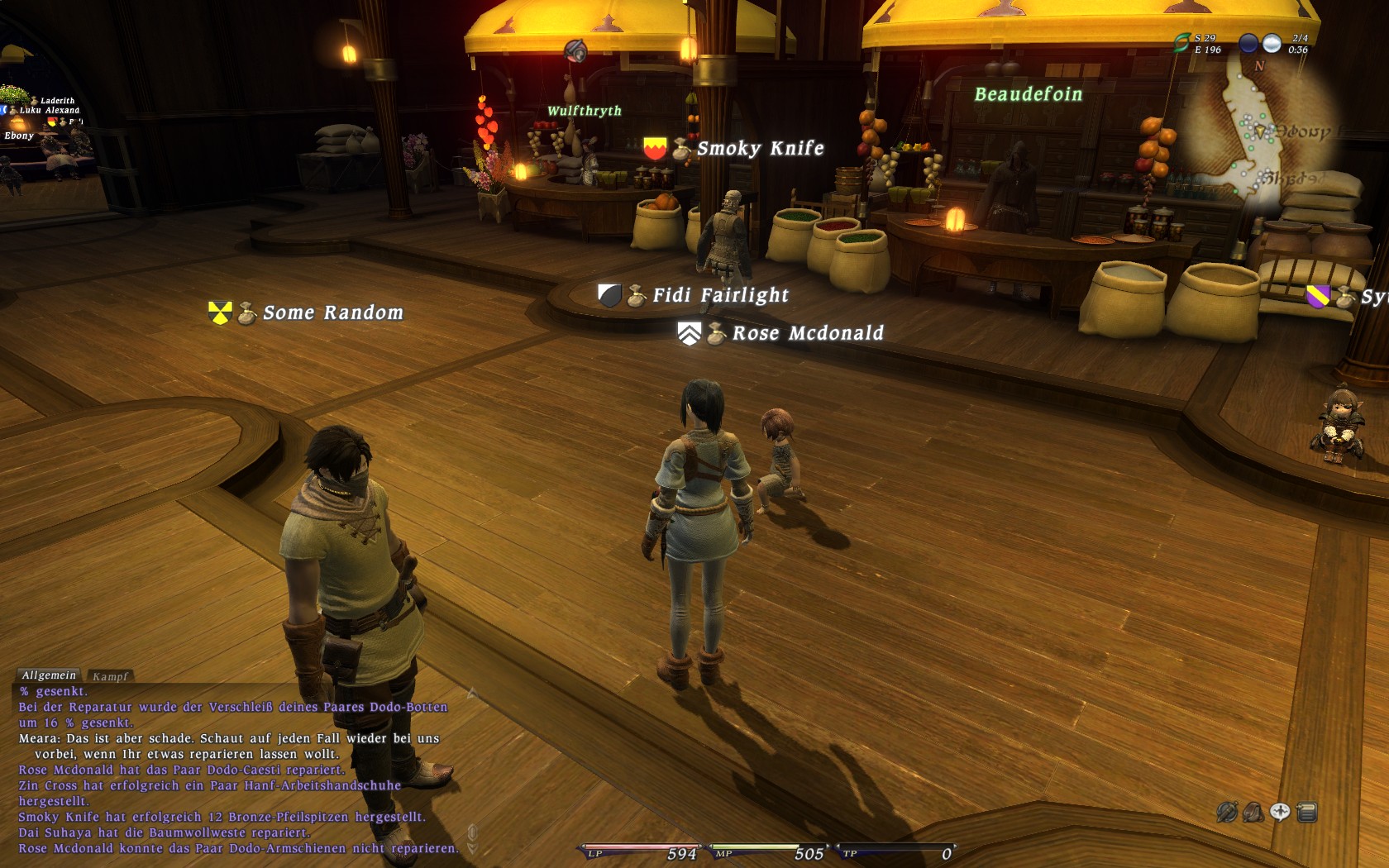Click the chat log scroll-down arrow
1389x868 pixels.
473,848
